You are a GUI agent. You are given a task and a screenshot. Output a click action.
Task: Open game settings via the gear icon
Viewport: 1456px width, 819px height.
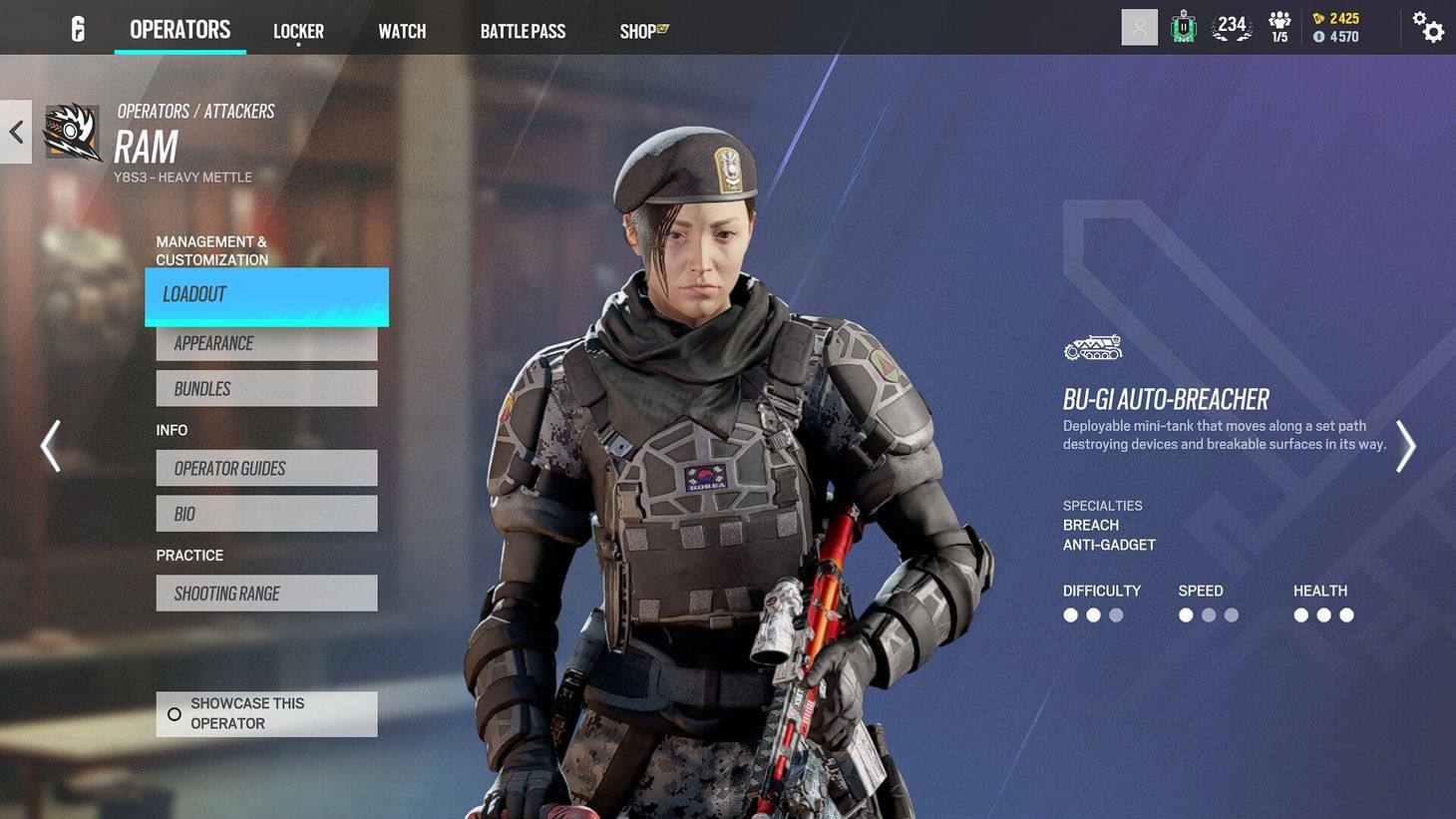pyautogui.click(x=1430, y=29)
